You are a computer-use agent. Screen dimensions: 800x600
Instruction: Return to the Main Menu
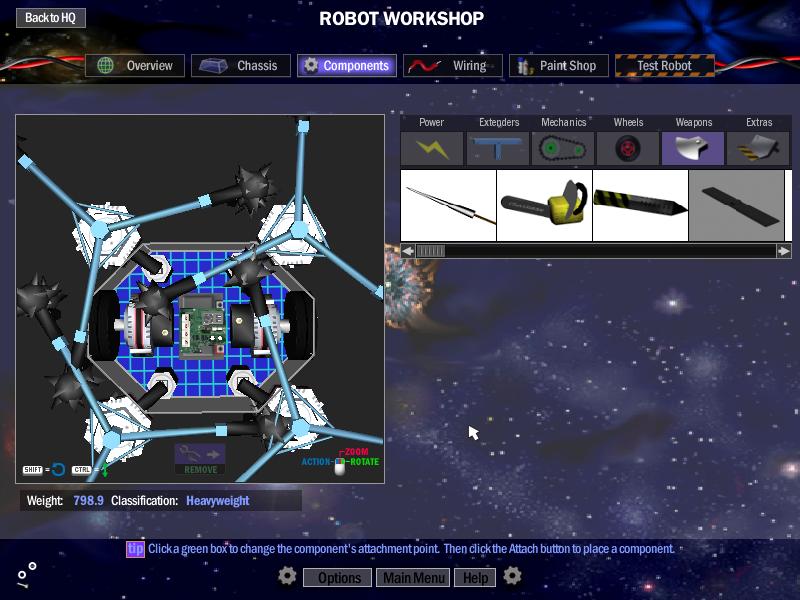point(413,577)
